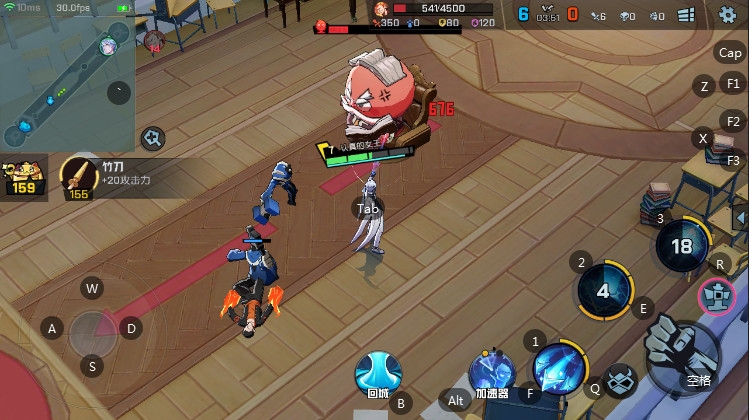
Task: Click the enemy hero portrait near the minimap
Action: coord(155,41)
